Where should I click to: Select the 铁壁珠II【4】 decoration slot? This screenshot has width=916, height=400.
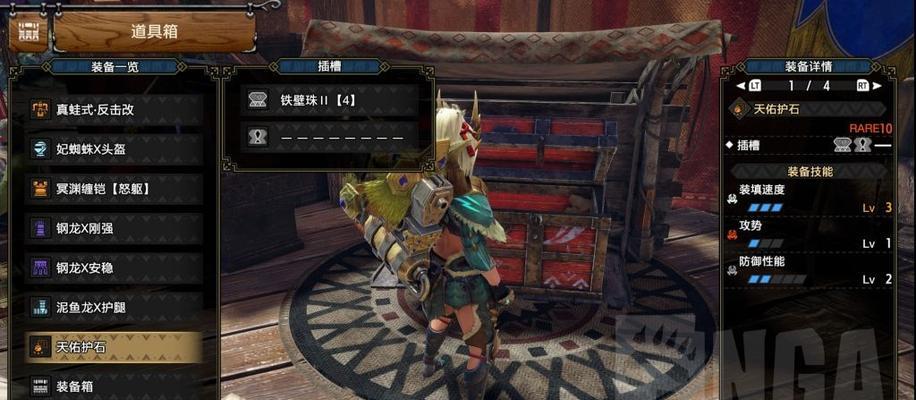[x=328, y=100]
